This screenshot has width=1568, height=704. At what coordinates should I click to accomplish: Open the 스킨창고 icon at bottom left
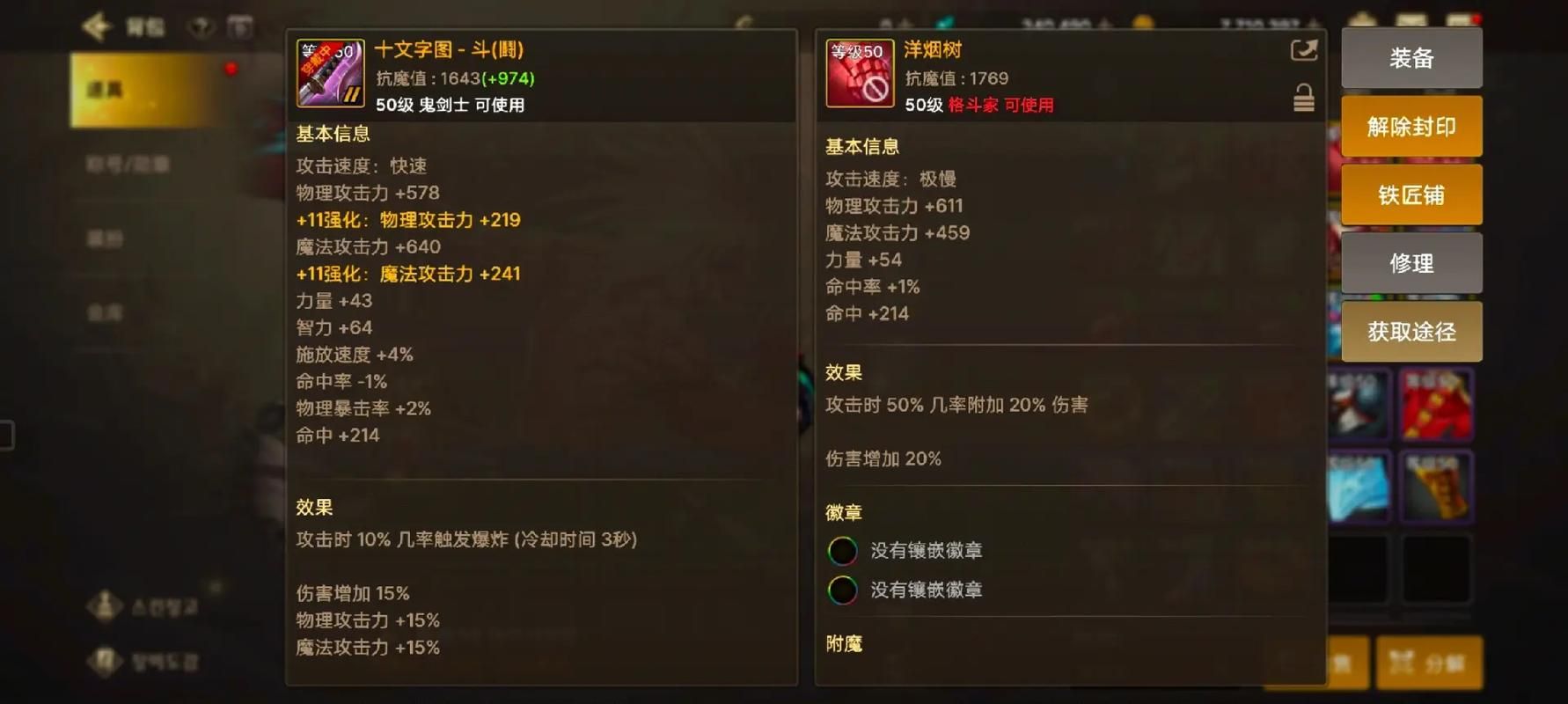click(x=106, y=606)
